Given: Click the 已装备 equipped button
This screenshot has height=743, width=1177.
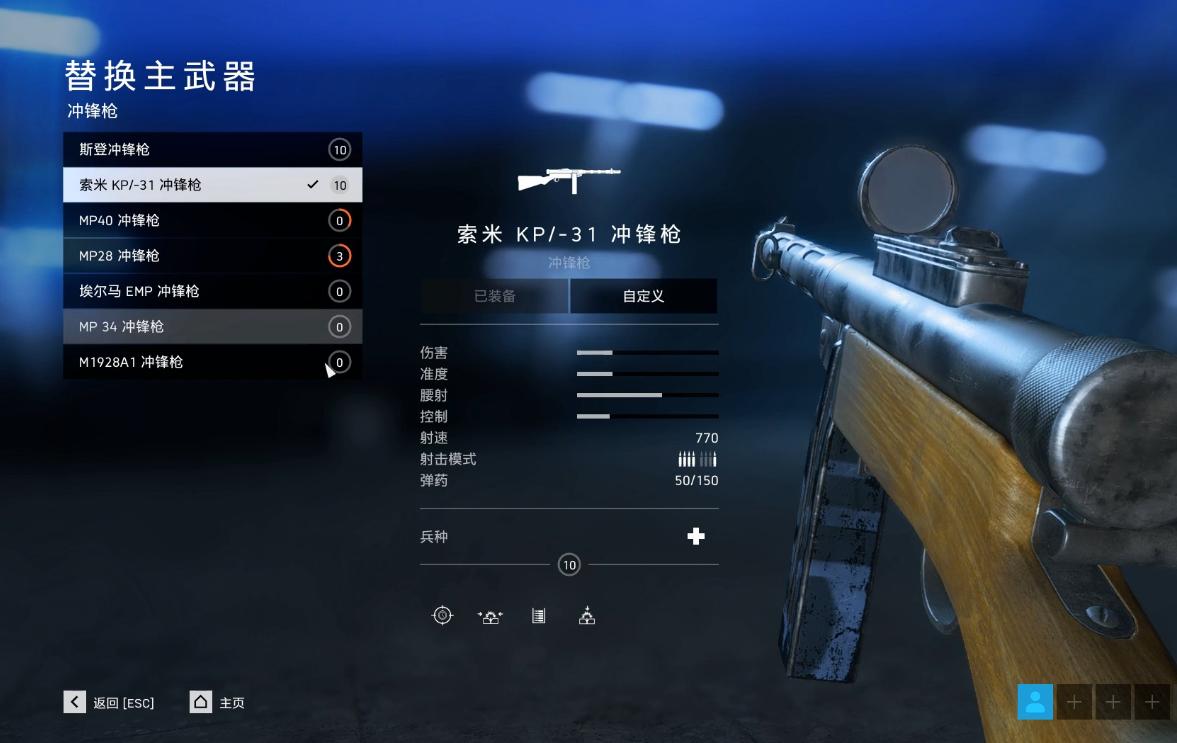Looking at the screenshot, I should [x=494, y=296].
